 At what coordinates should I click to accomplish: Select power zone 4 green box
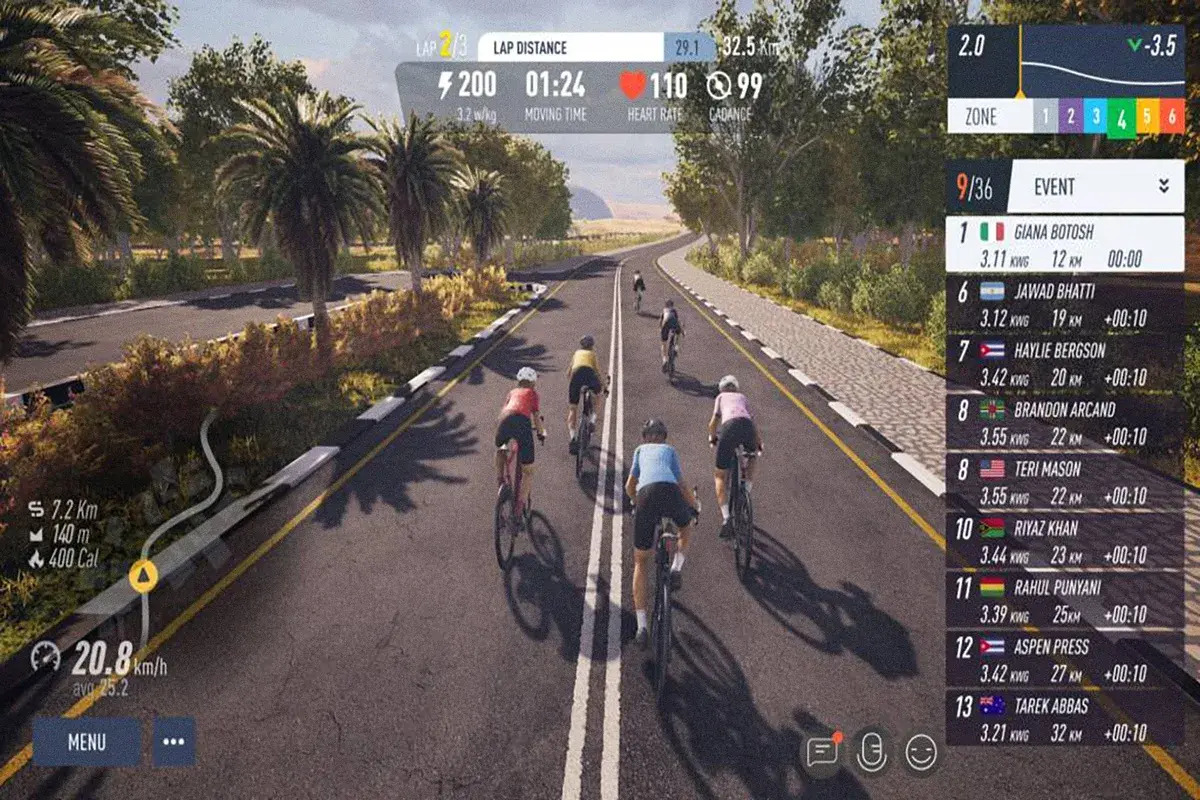click(x=1121, y=118)
